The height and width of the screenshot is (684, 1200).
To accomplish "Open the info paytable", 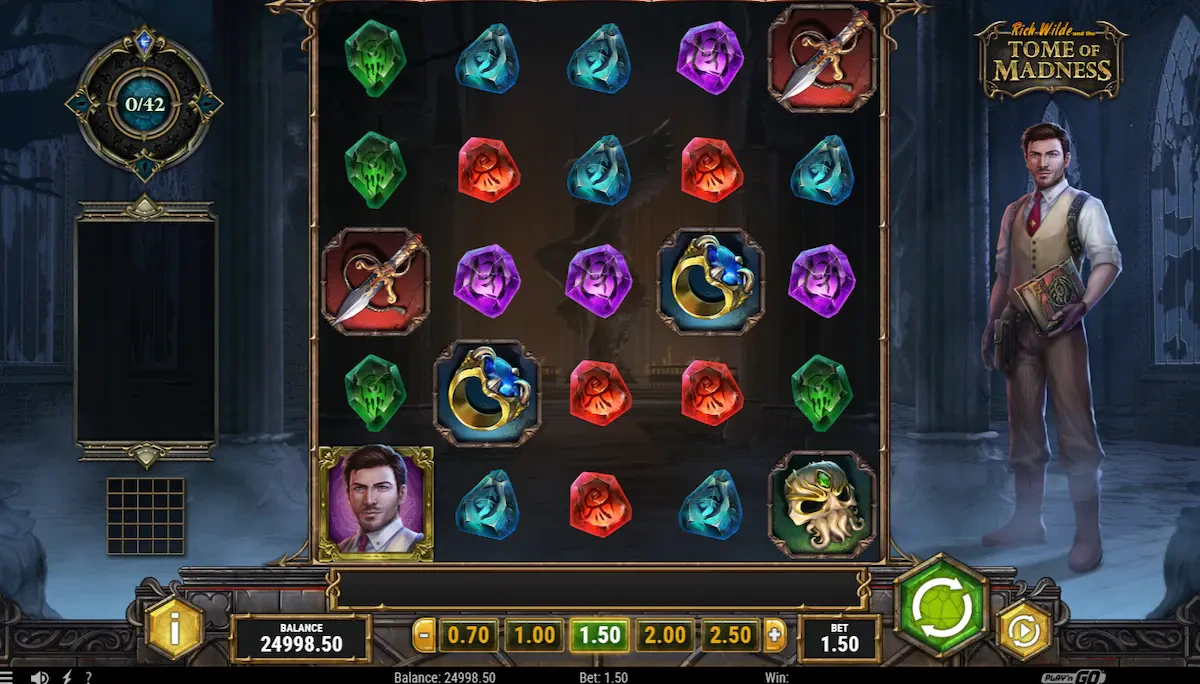I will tap(175, 630).
